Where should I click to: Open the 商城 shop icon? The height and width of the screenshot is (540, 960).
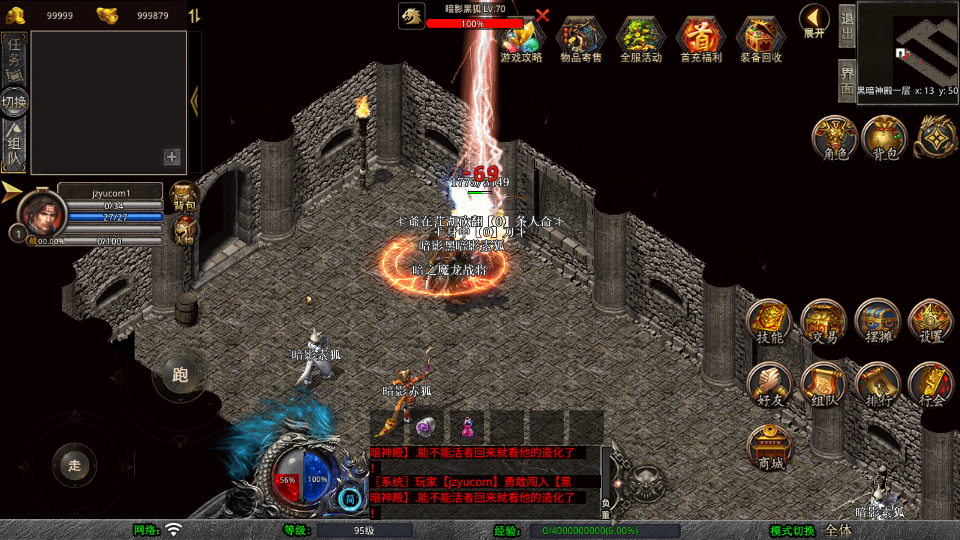pos(770,447)
